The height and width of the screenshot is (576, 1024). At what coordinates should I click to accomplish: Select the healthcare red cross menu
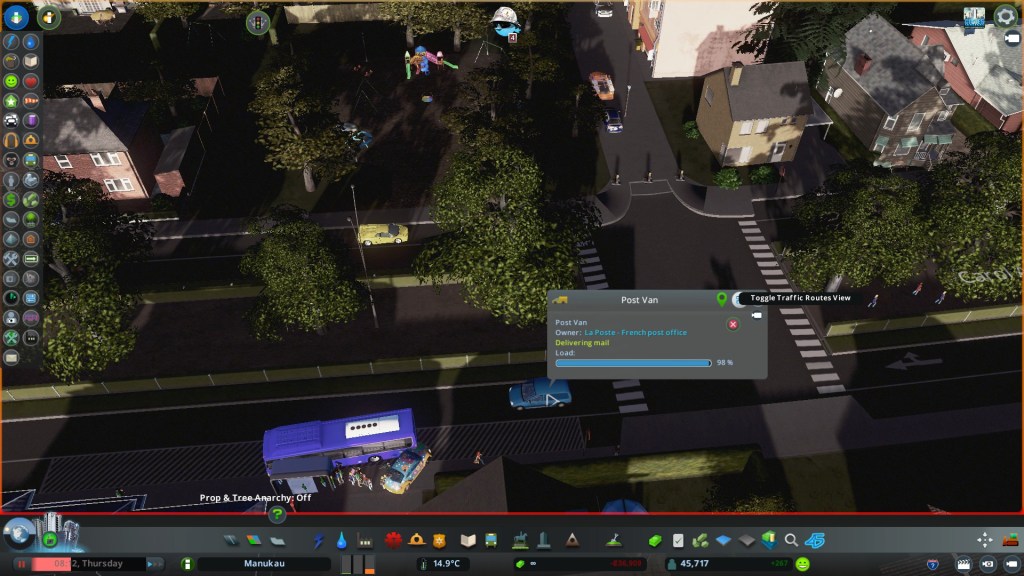pos(393,540)
